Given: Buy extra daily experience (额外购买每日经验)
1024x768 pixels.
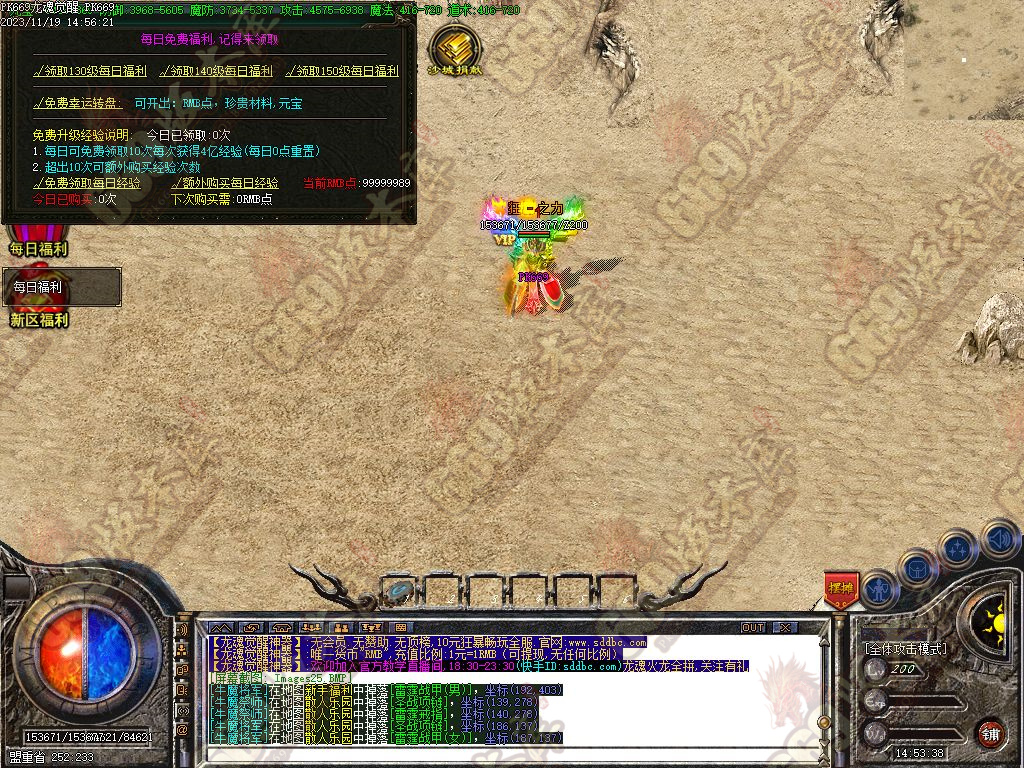Looking at the screenshot, I should tap(225, 183).
